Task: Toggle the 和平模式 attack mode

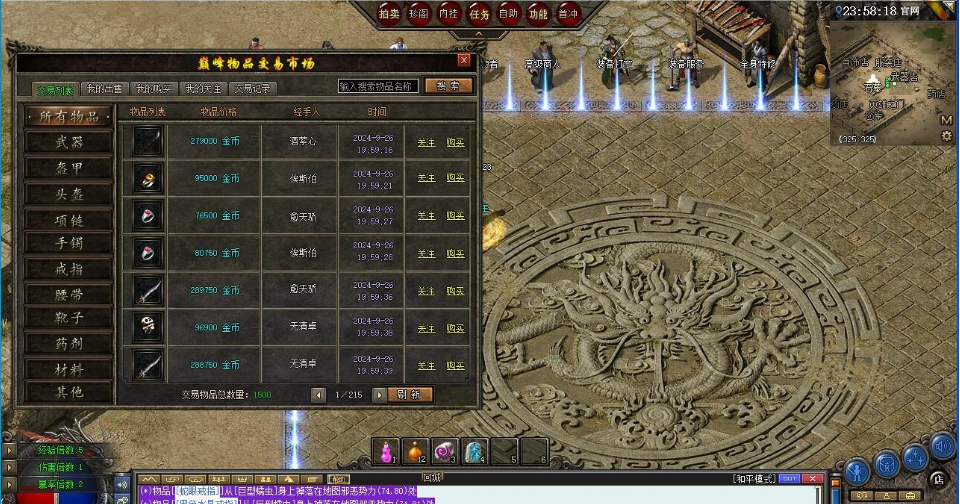Action: (x=752, y=478)
